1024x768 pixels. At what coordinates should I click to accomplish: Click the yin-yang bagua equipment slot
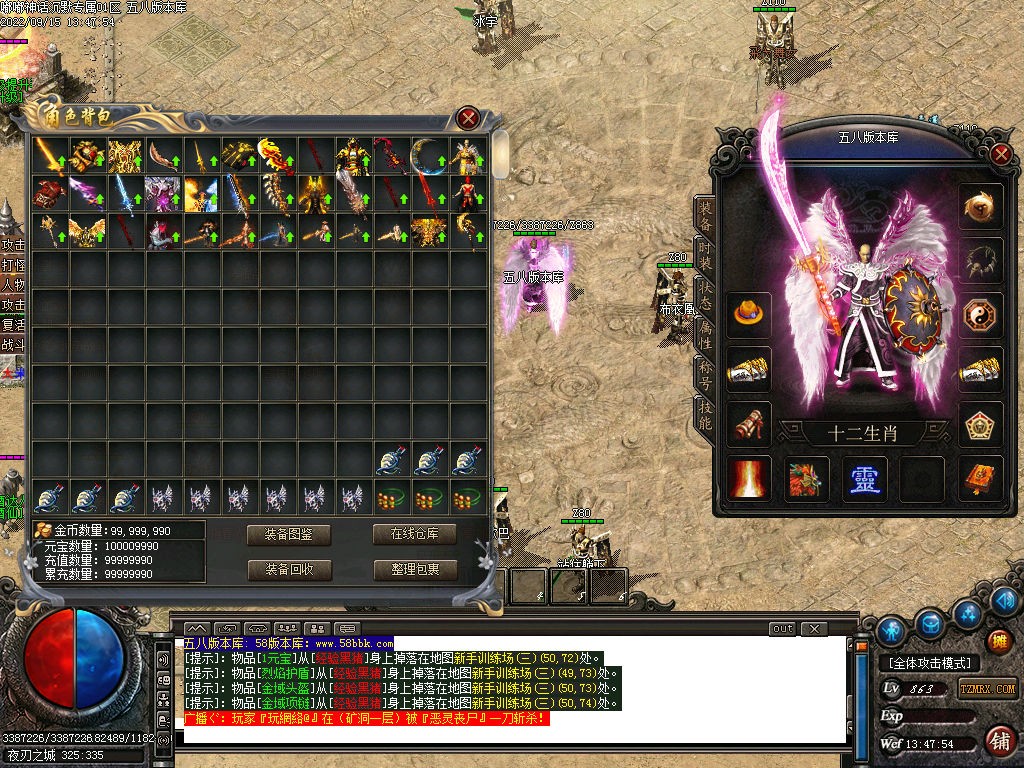pos(980,316)
